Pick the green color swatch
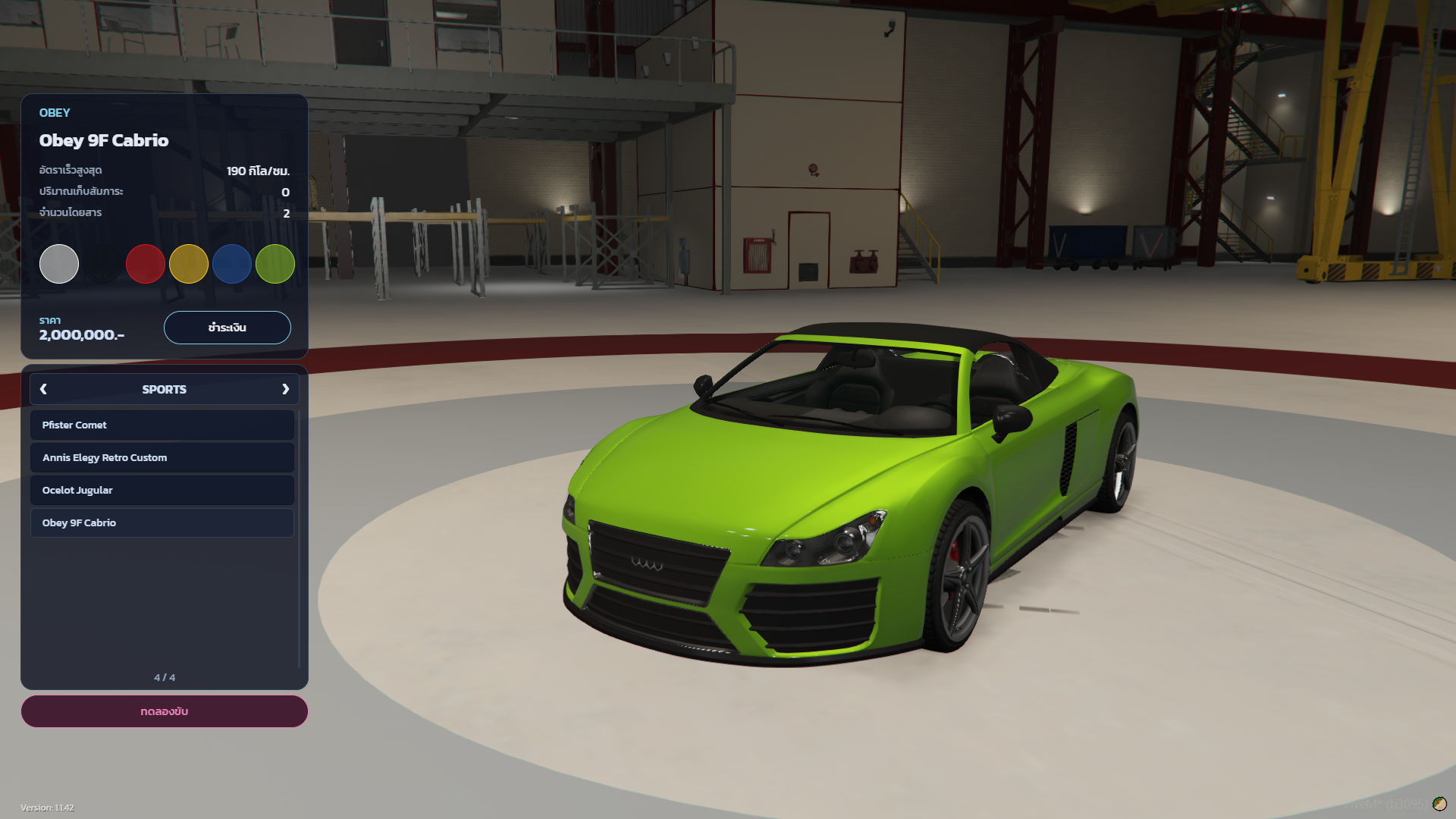 coord(275,264)
